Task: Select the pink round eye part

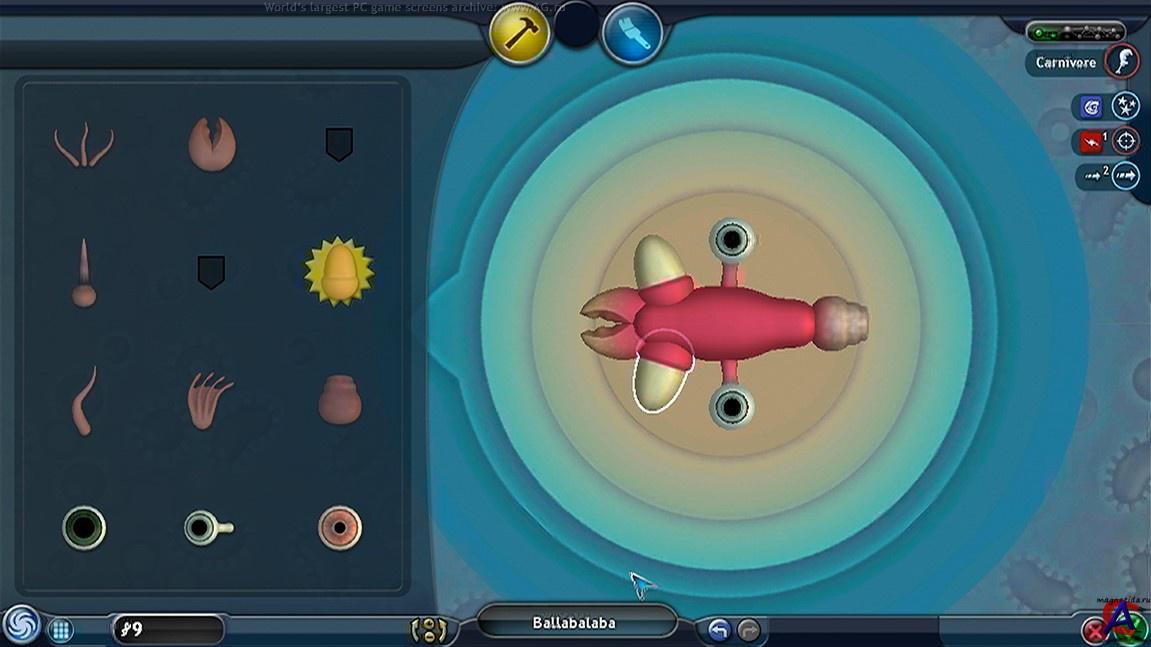Action: point(339,527)
